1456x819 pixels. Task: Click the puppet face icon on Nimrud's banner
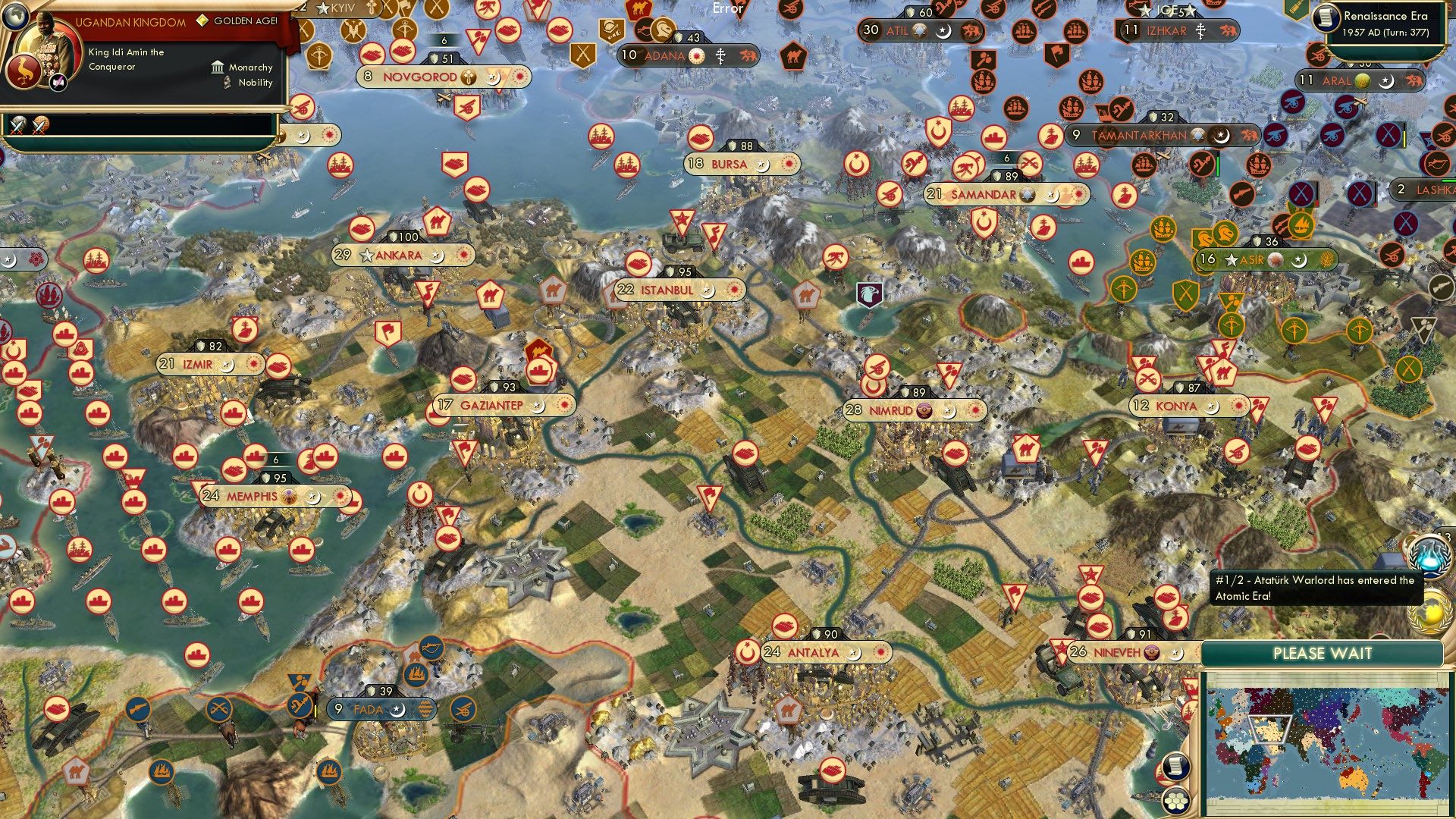click(924, 407)
